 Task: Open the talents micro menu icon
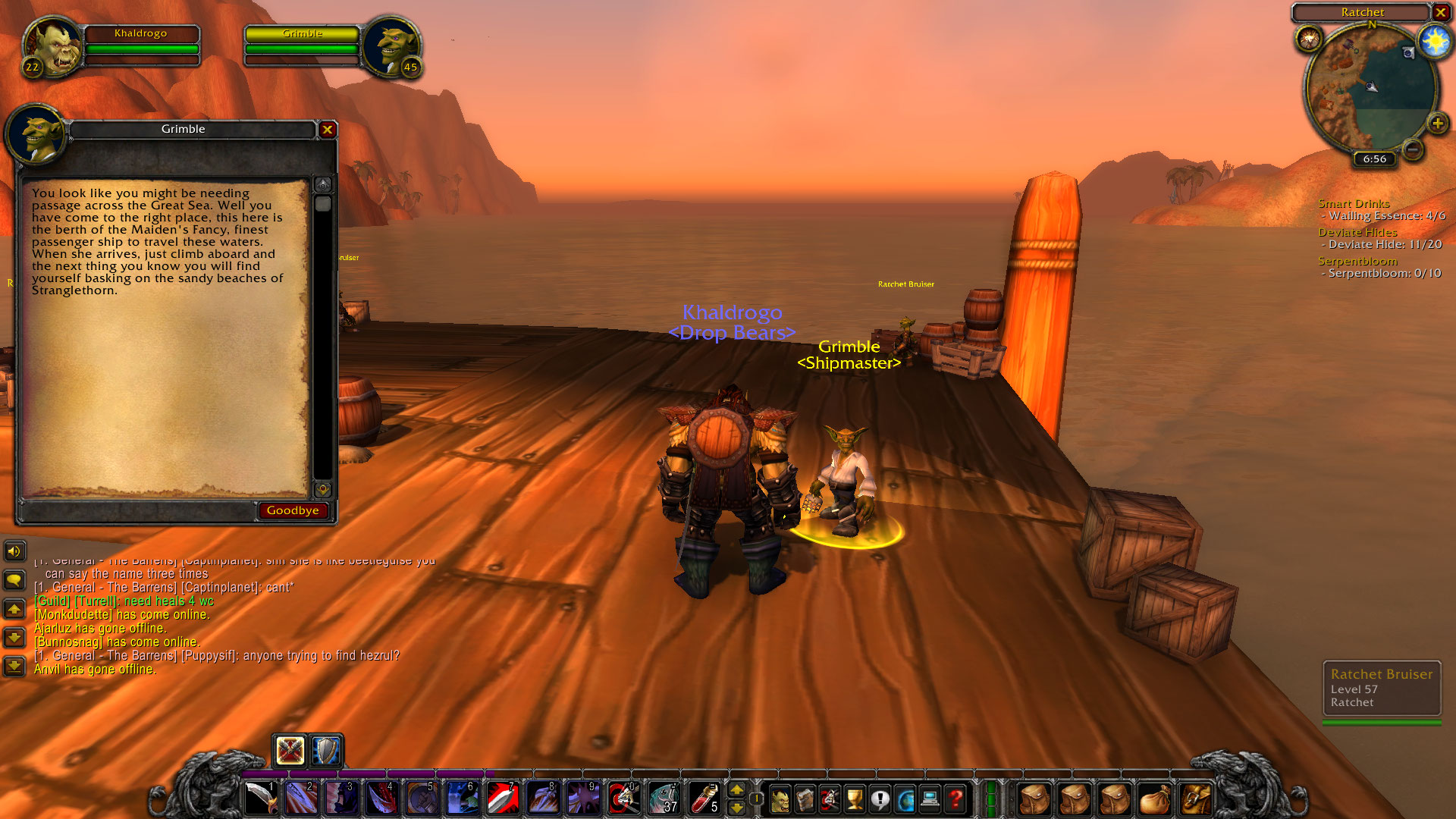(x=830, y=797)
